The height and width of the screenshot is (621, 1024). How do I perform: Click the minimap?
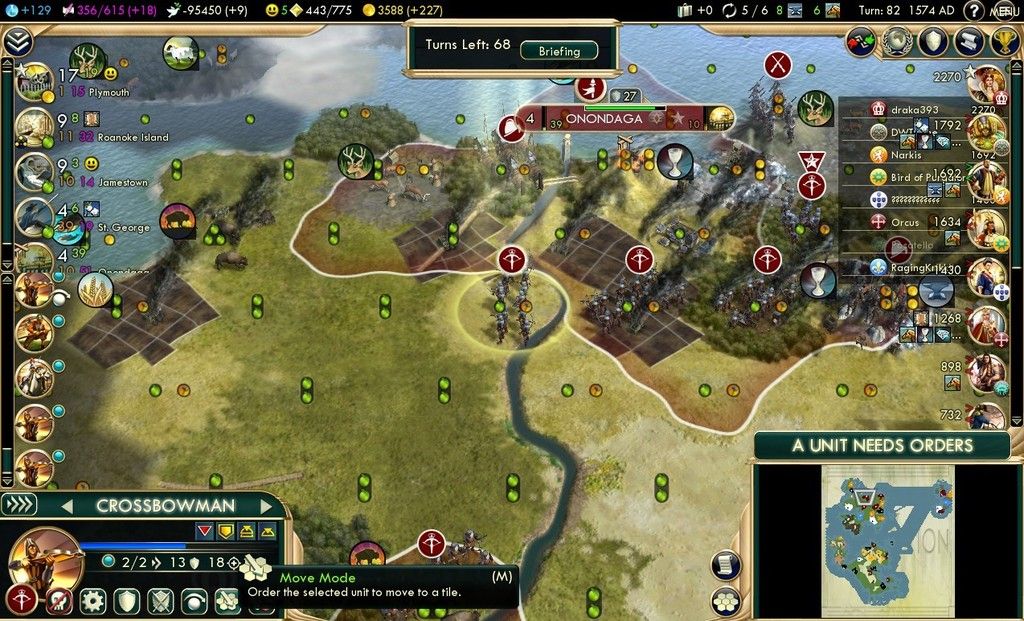pyautogui.click(x=886, y=540)
